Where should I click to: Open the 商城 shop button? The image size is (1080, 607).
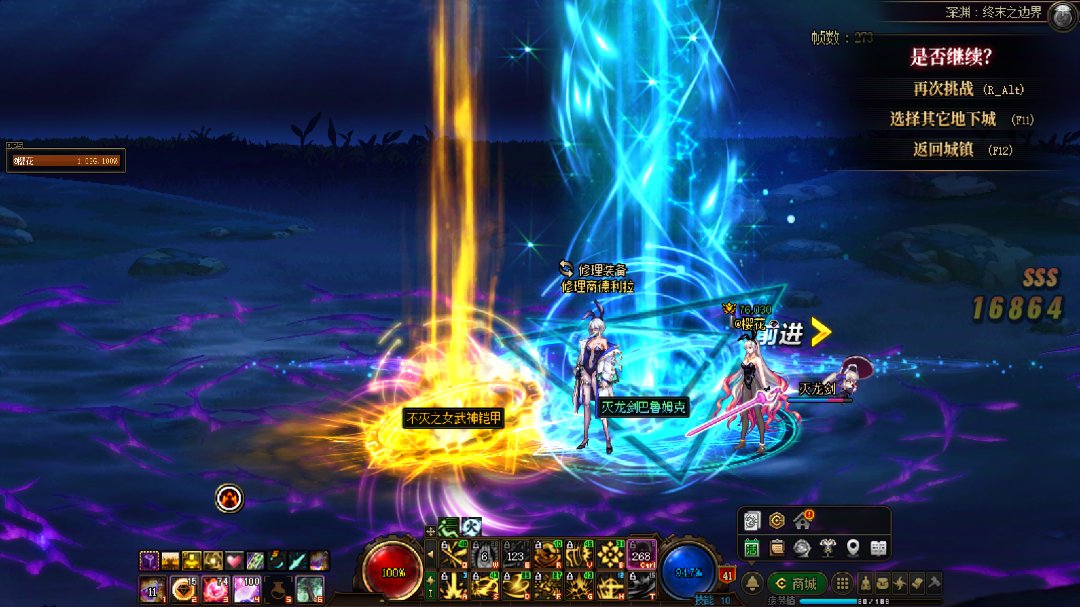point(798,583)
